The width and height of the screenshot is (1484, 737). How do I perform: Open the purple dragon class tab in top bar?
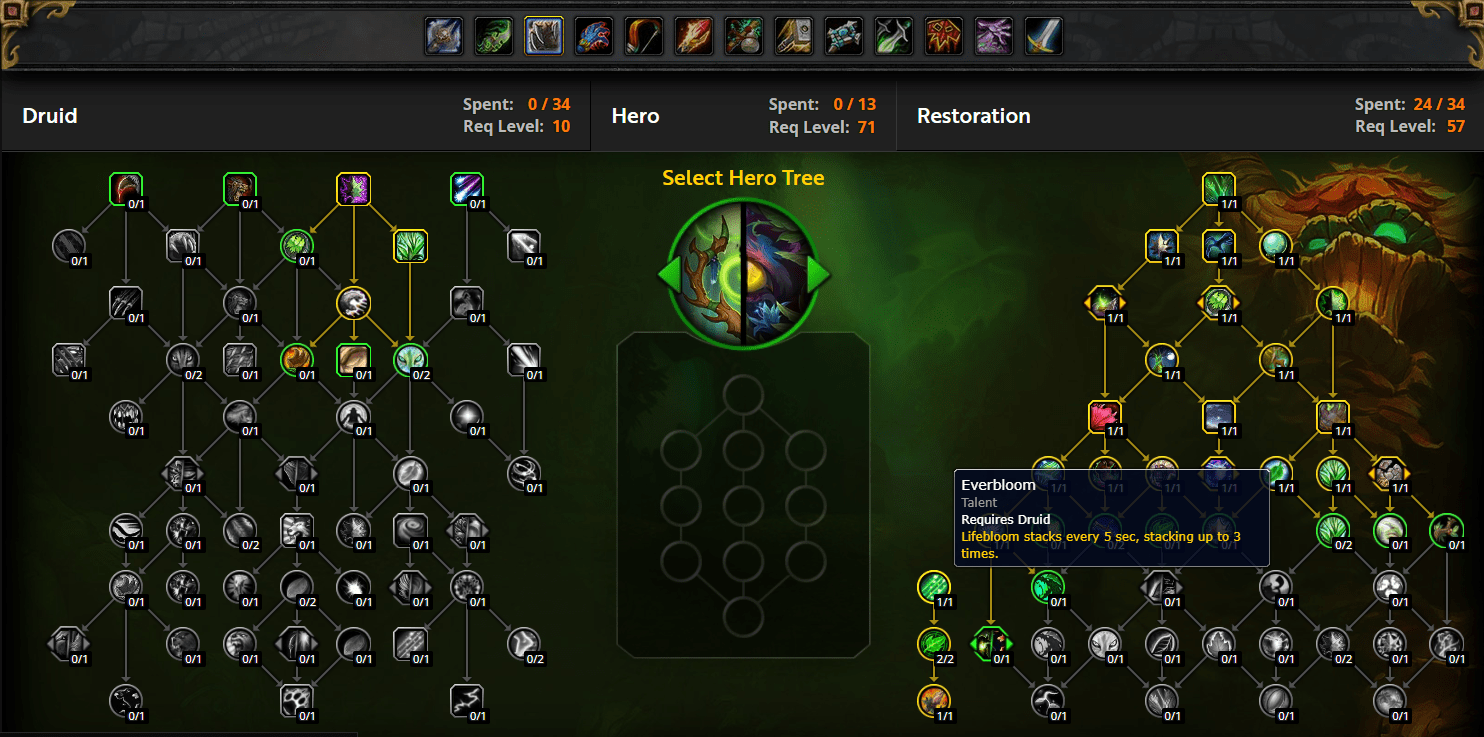[993, 35]
